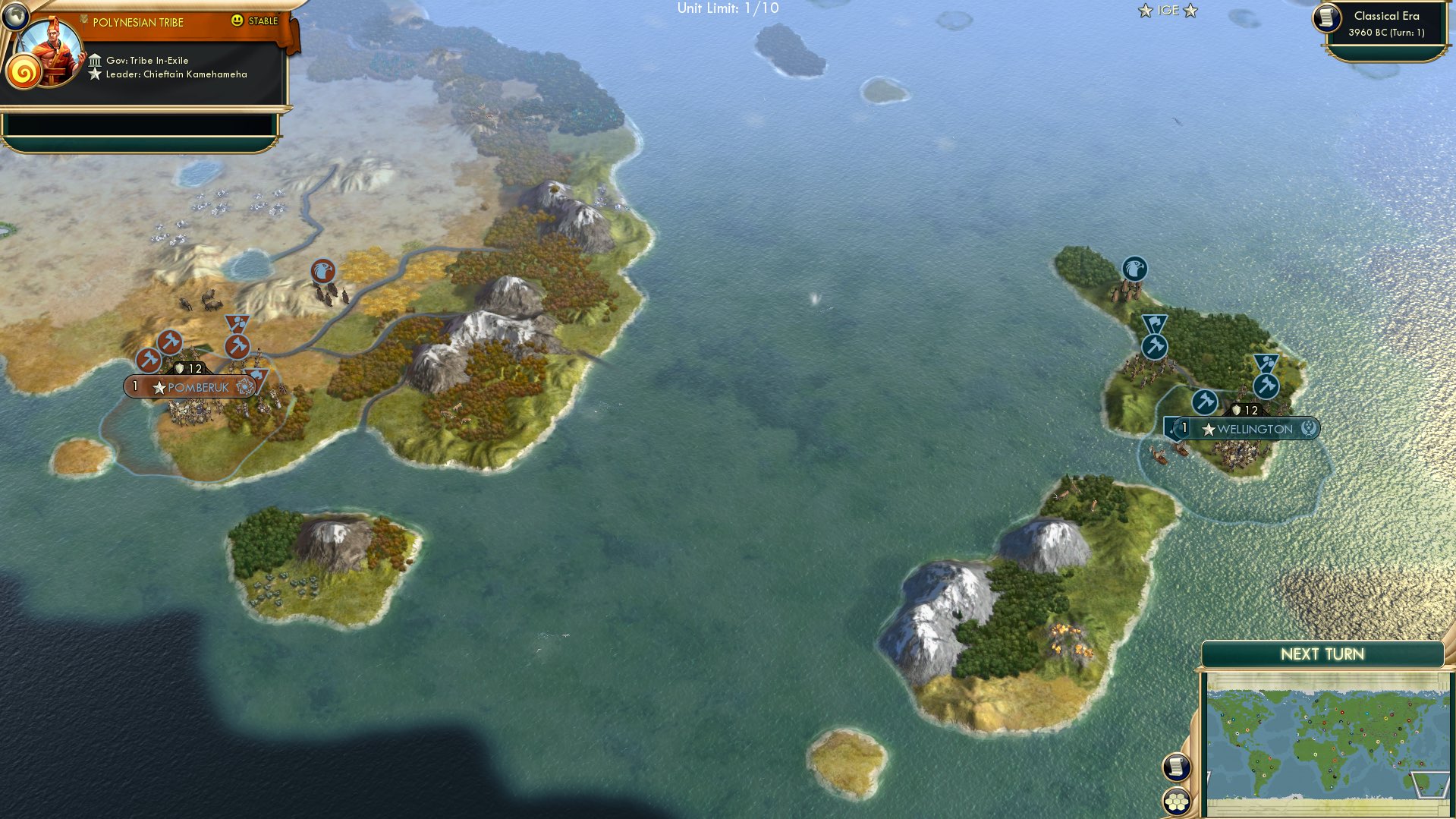Click the globe icon in the top-left corner

(x=14, y=14)
